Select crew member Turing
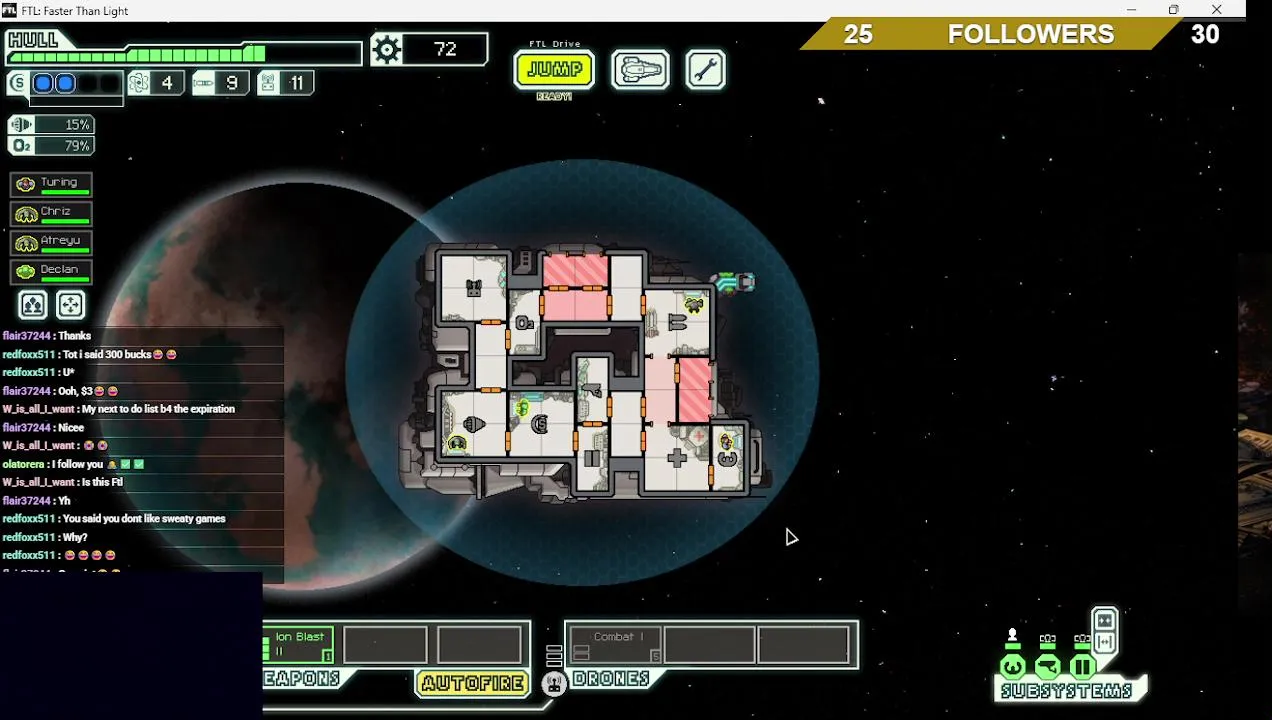The image size is (1272, 720). tap(51, 184)
